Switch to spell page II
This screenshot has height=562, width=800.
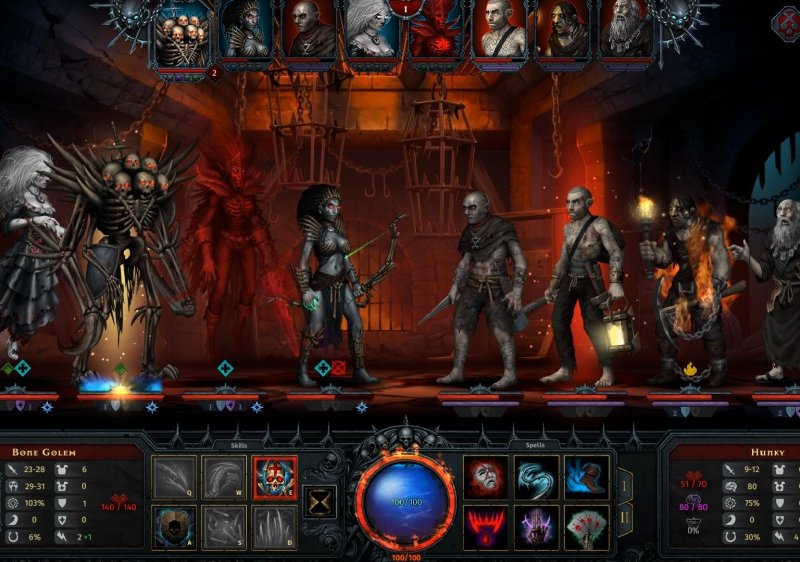pos(626,517)
